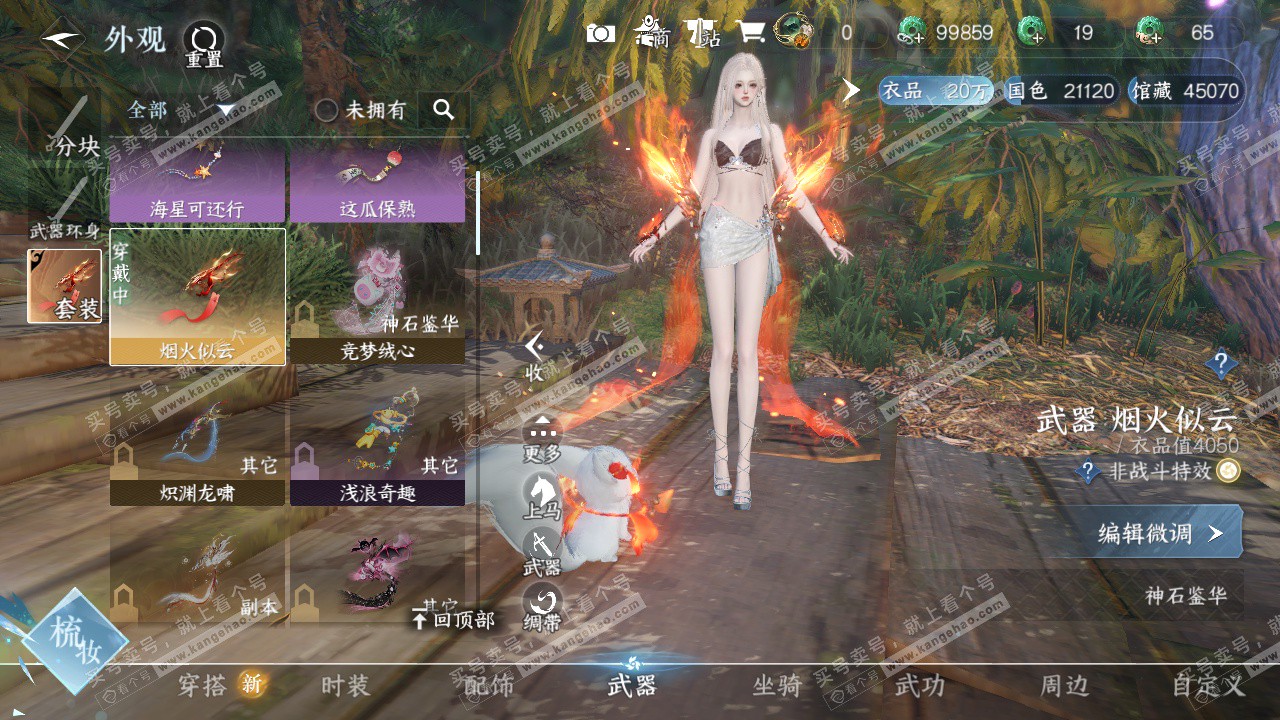Choose the 烟火似云 weapon tile
Viewport: 1280px width, 720px height.
[x=197, y=297]
